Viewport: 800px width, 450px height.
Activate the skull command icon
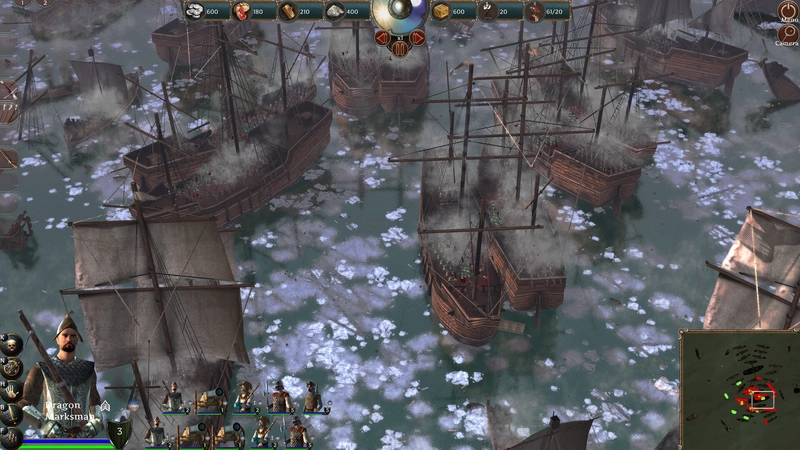11,345
